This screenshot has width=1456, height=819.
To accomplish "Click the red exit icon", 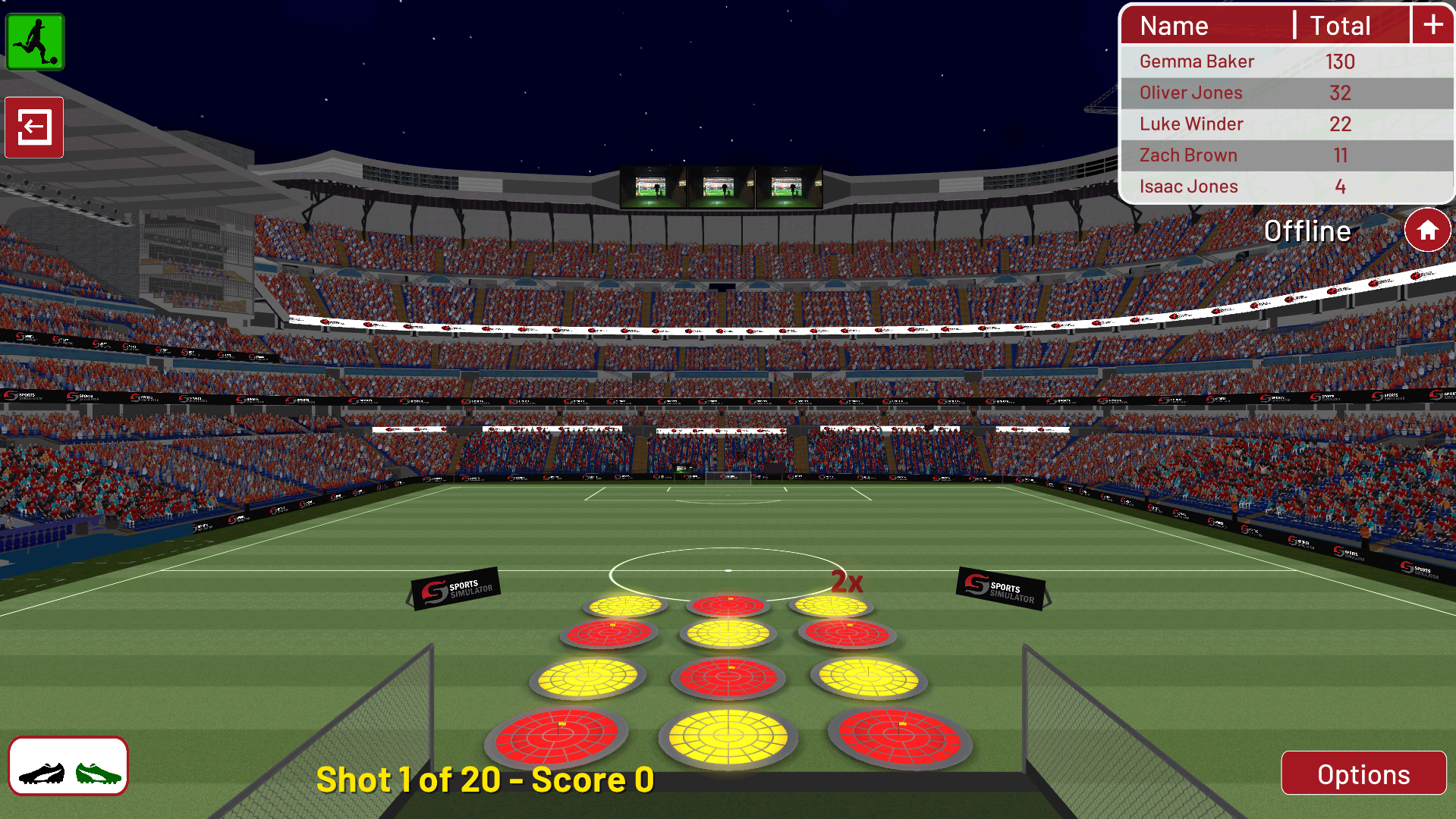I will tap(33, 128).
